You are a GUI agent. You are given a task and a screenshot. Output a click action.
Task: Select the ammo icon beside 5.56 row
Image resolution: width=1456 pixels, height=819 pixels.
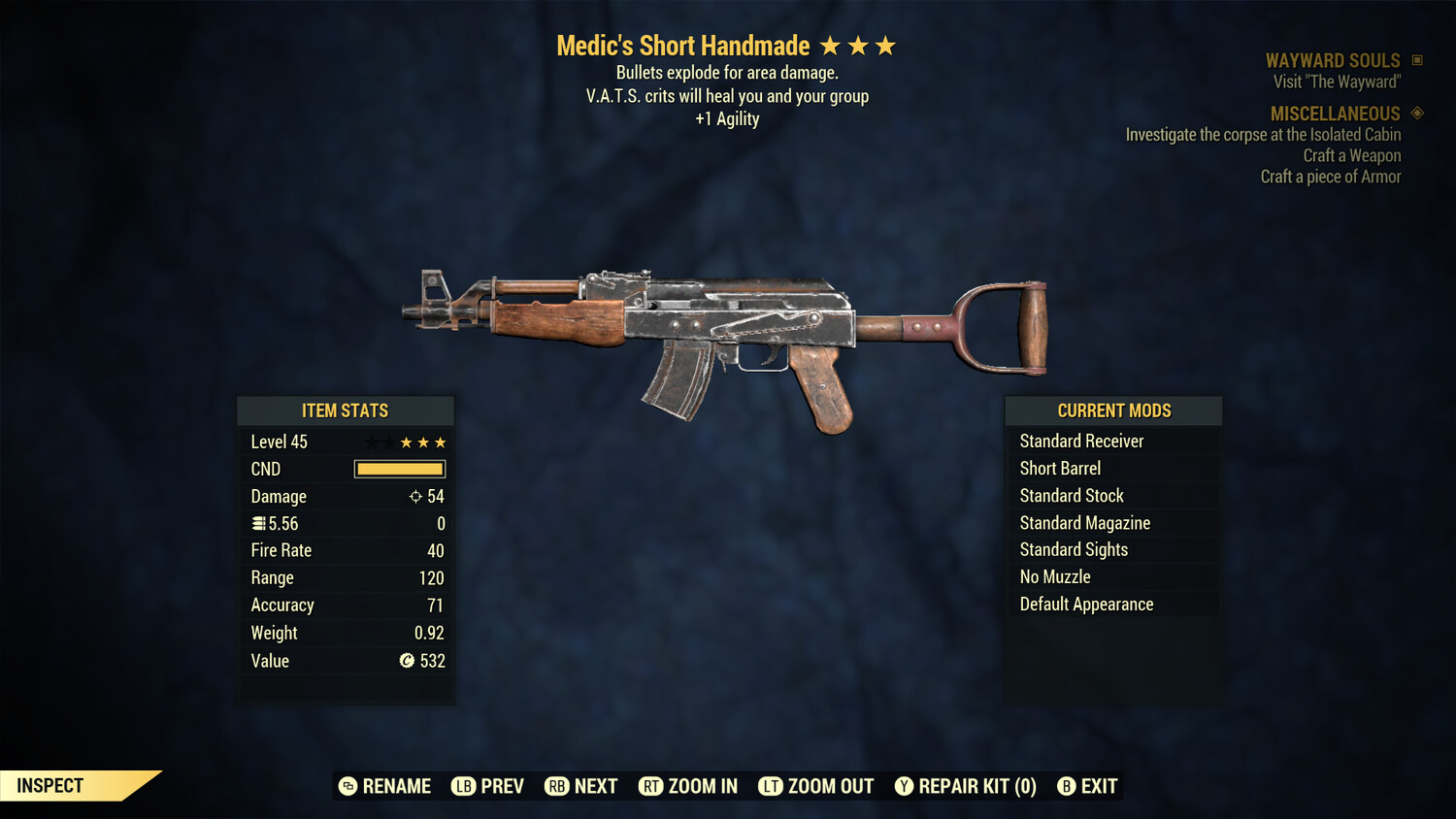(258, 523)
